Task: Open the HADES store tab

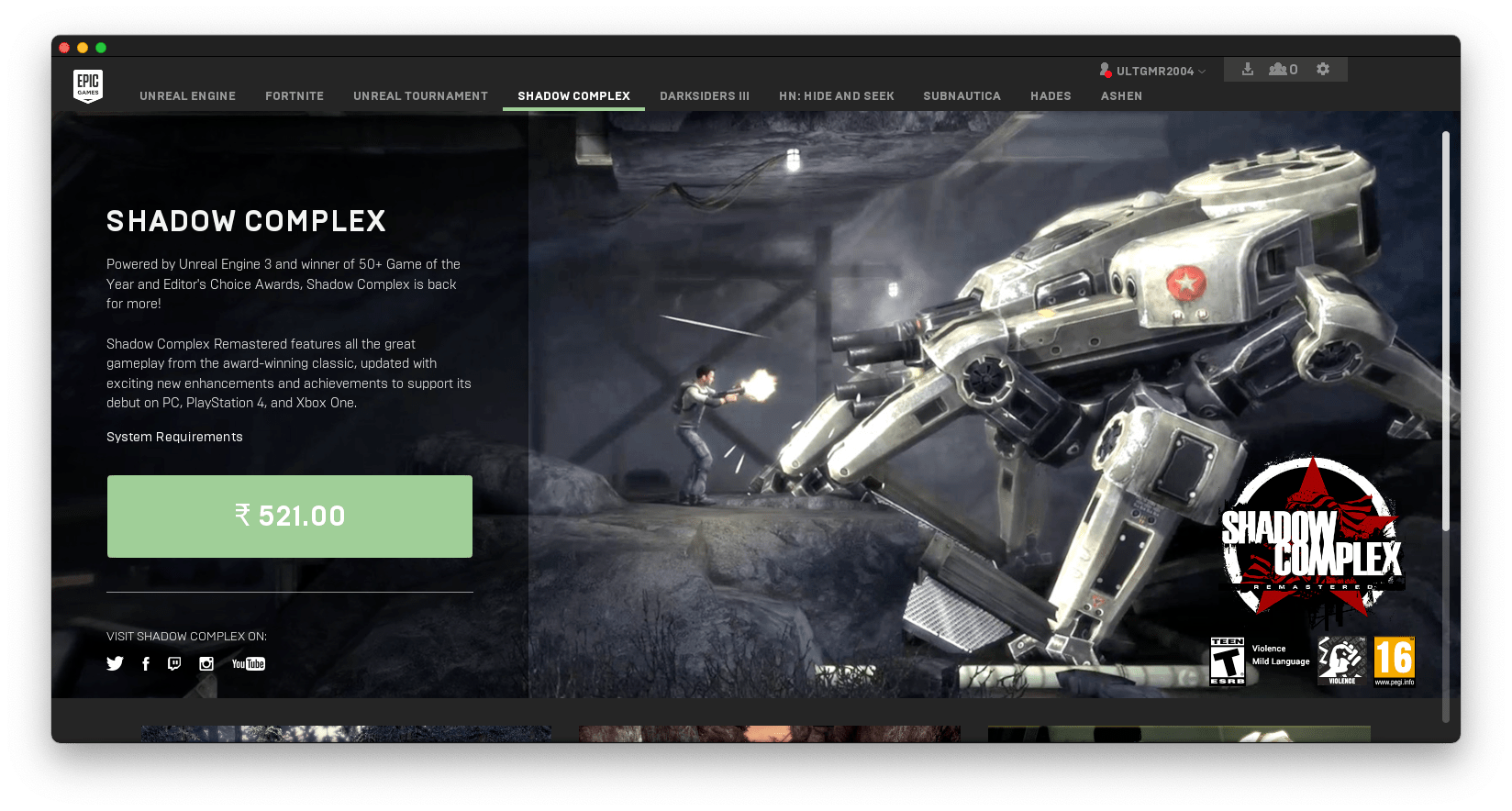Action: point(1050,95)
